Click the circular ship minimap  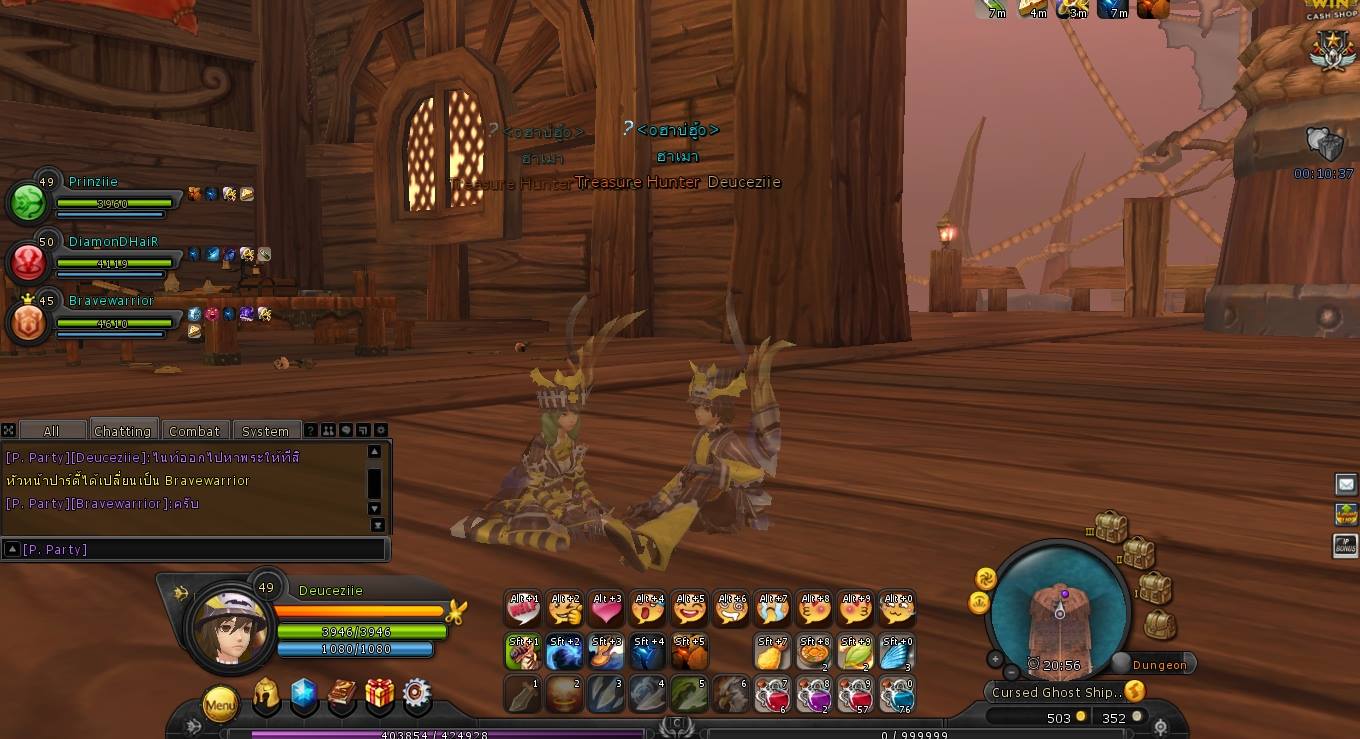pyautogui.click(x=1058, y=611)
